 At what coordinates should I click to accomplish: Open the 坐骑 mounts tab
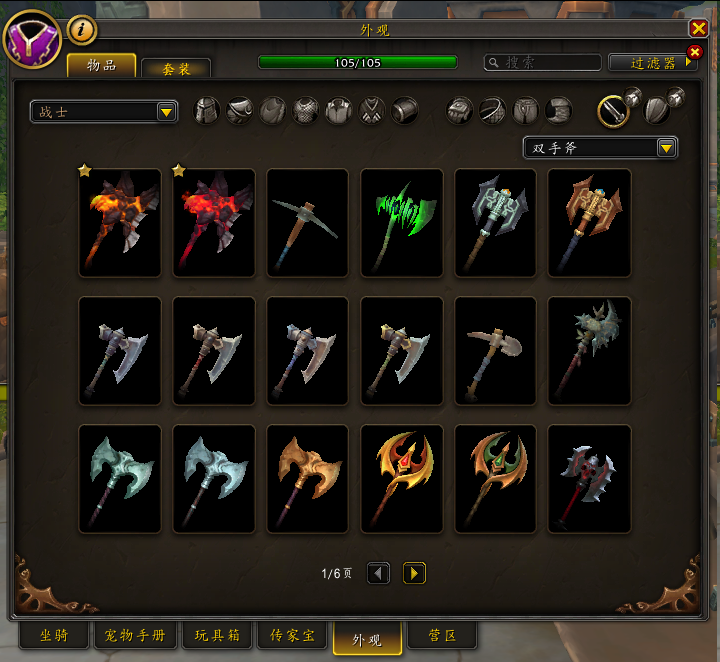tap(54, 636)
